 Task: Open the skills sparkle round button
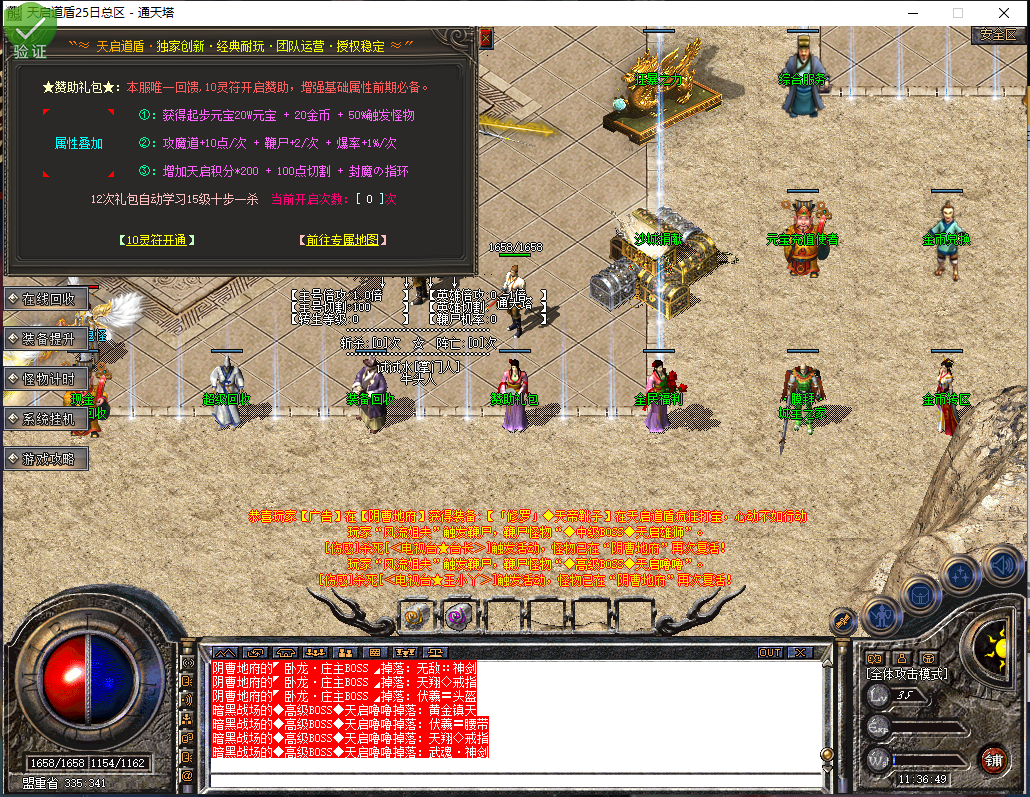pos(960,575)
